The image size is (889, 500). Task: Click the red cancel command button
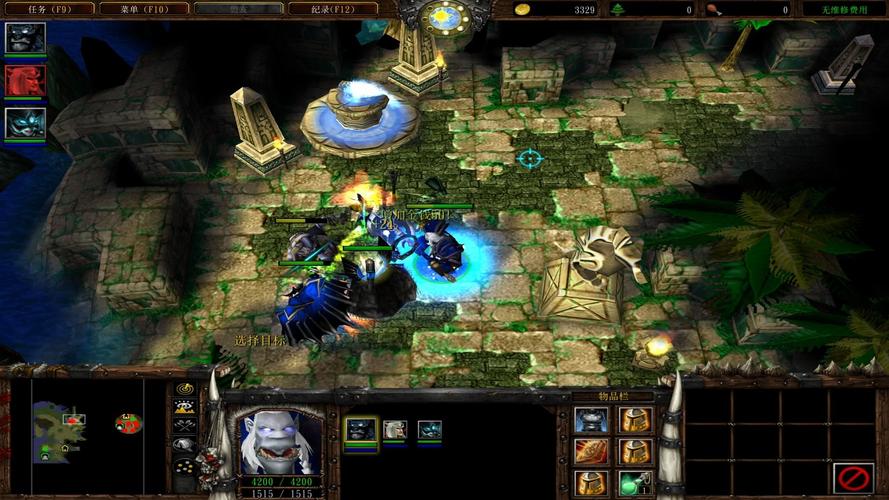point(853,478)
